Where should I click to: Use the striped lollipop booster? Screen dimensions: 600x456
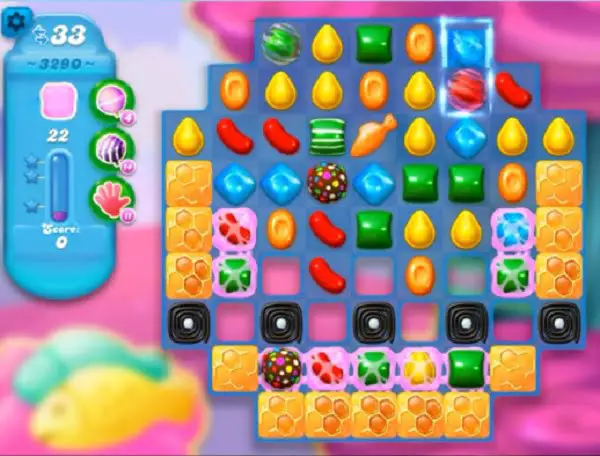click(x=110, y=148)
